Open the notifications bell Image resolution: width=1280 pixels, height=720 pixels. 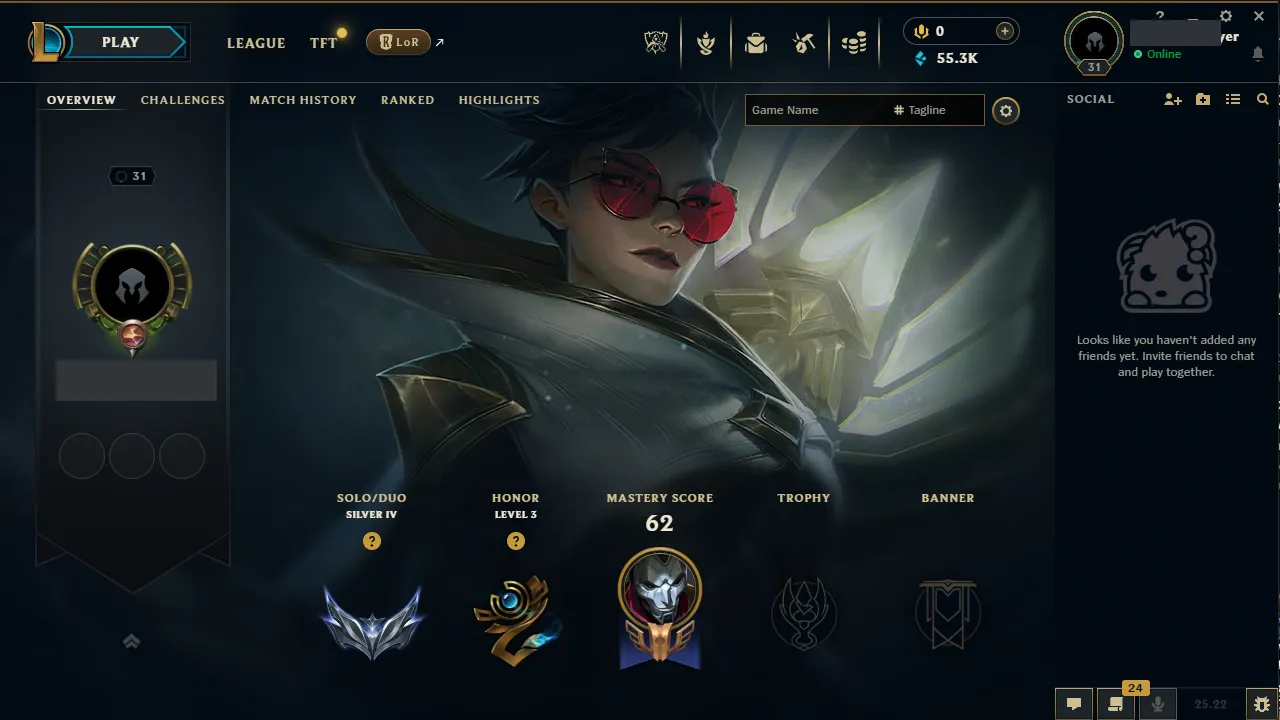click(1258, 55)
